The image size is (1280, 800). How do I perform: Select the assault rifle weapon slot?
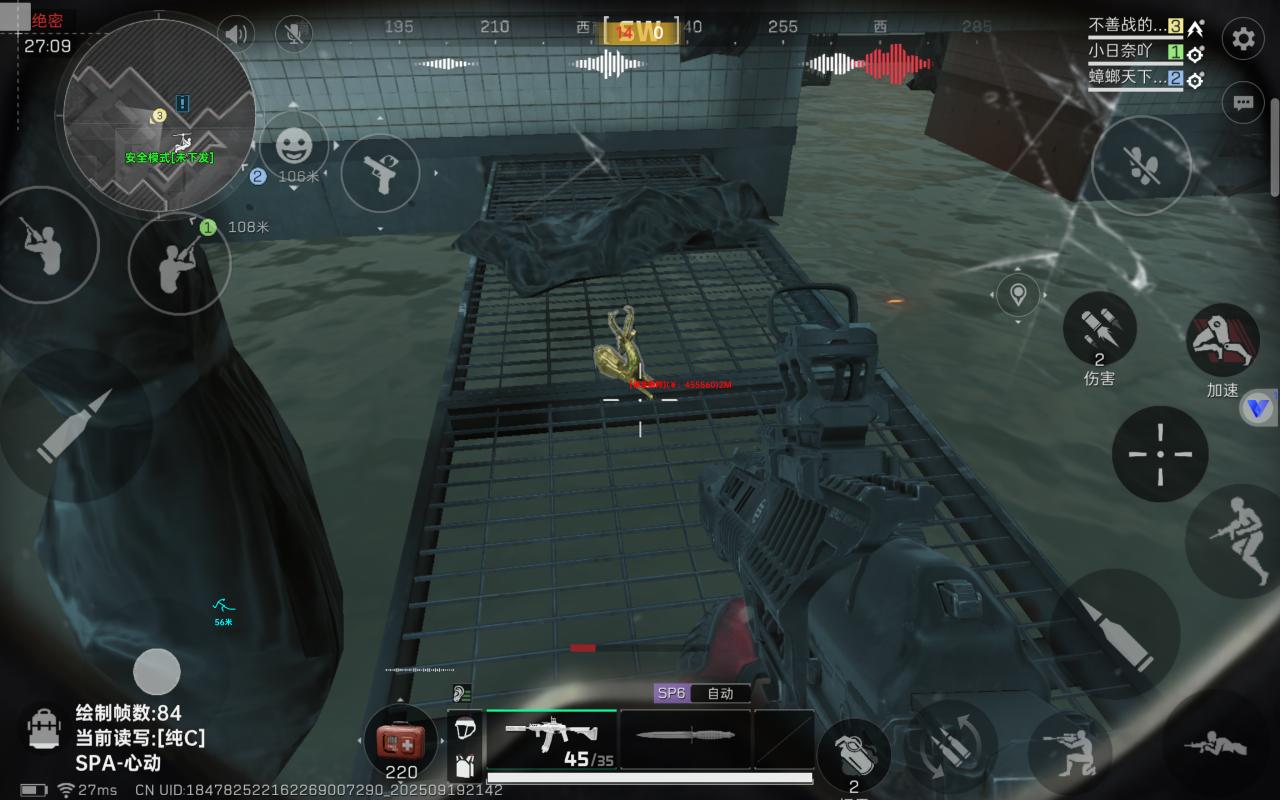pos(551,739)
